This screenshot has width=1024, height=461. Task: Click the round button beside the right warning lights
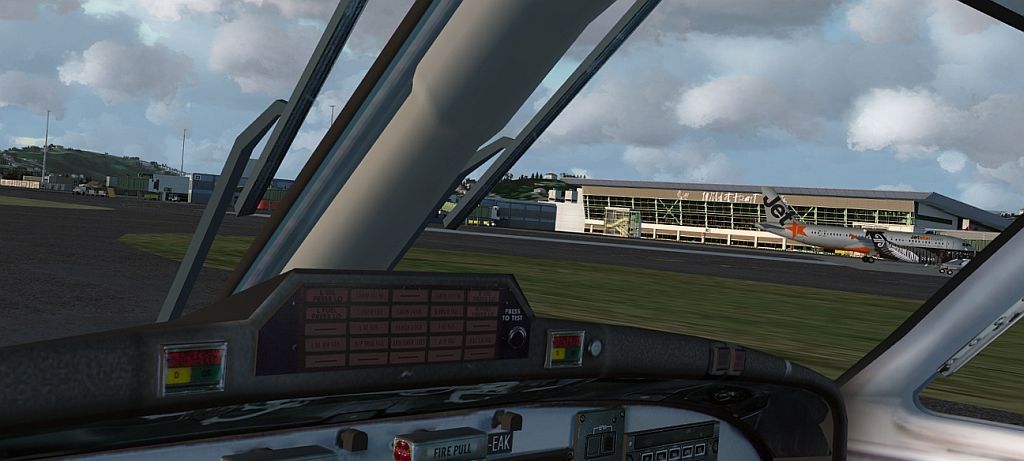point(595,348)
